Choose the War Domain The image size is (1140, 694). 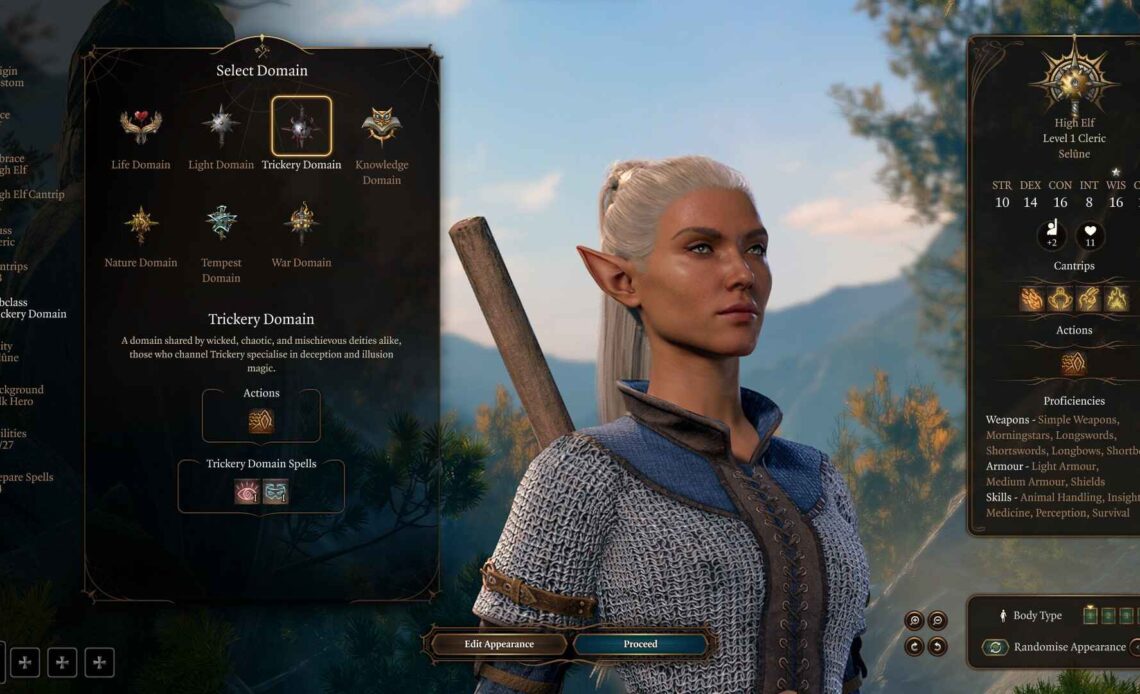point(301,225)
